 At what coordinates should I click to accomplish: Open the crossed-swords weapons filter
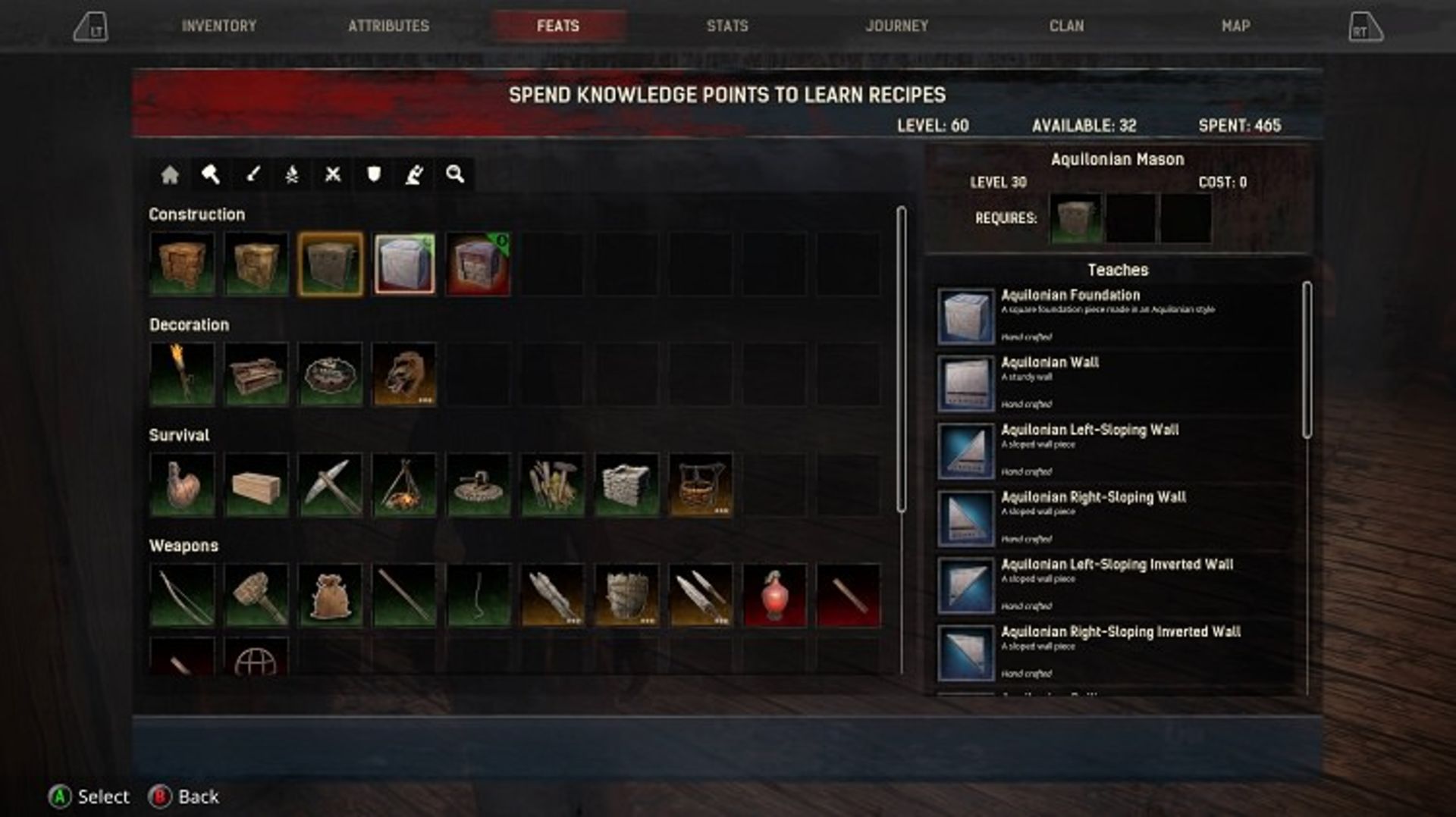coord(334,175)
